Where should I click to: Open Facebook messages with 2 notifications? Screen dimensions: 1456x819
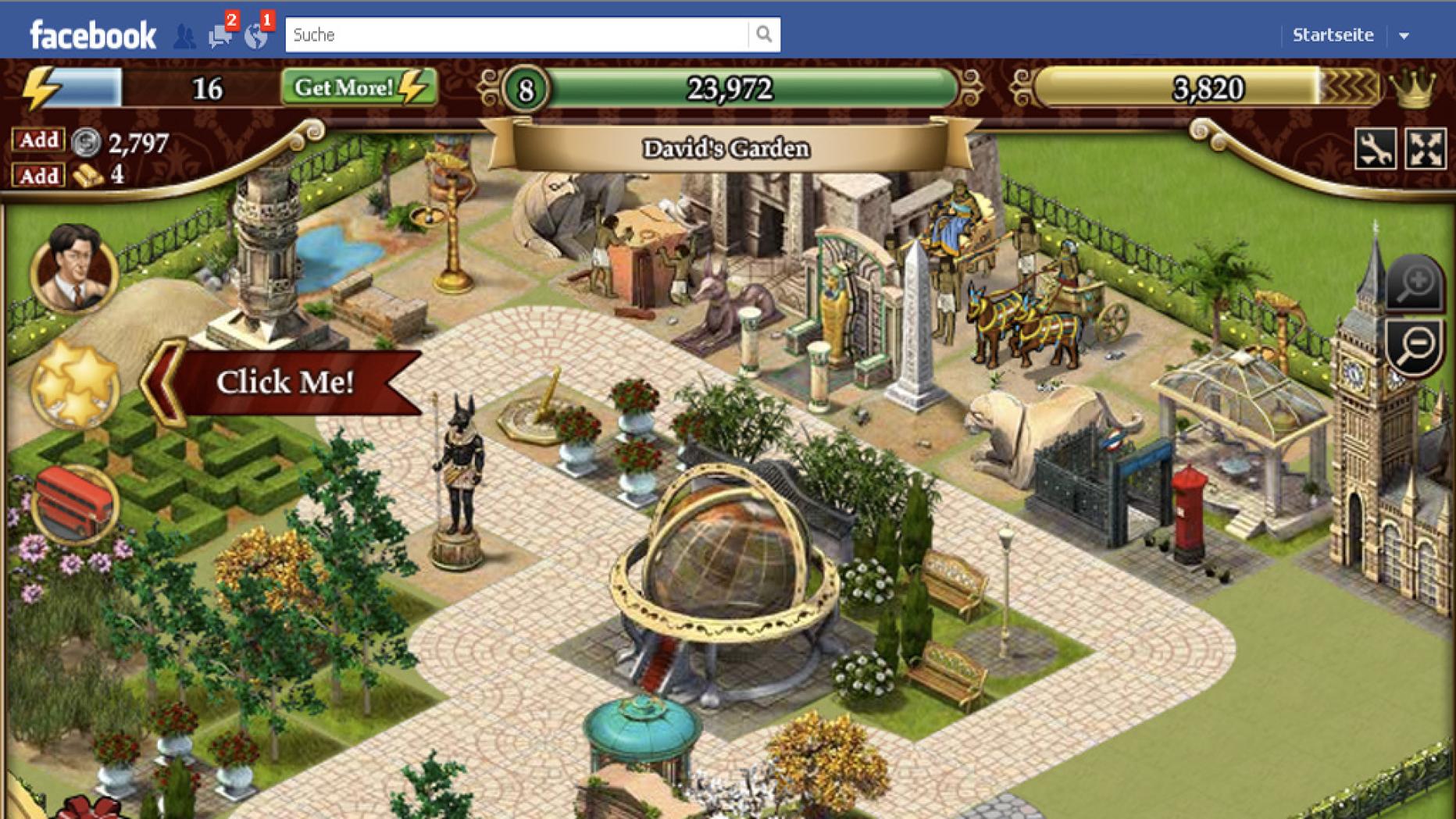pyautogui.click(x=221, y=35)
